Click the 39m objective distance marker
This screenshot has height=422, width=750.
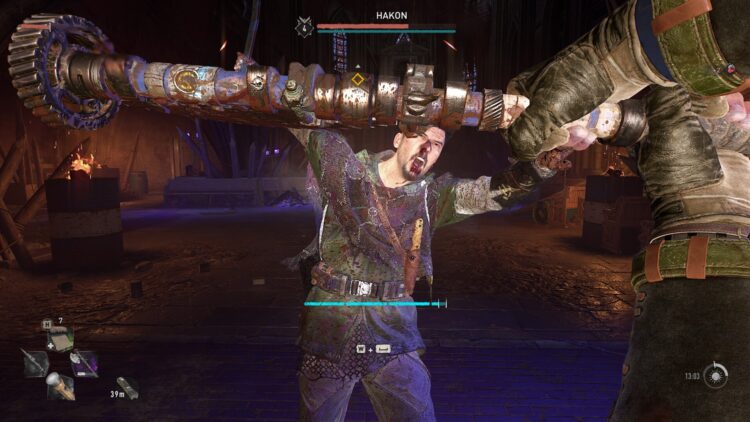[127, 387]
